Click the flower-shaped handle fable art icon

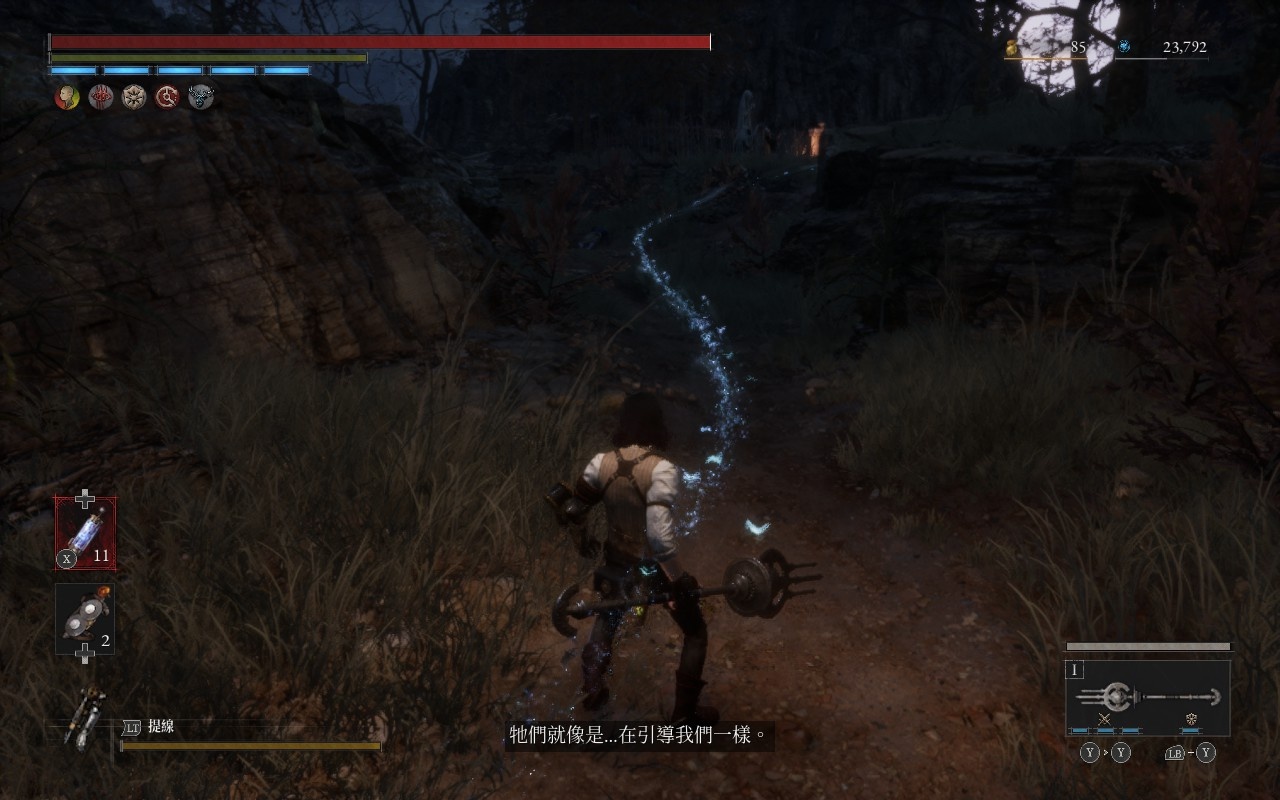(1191, 719)
